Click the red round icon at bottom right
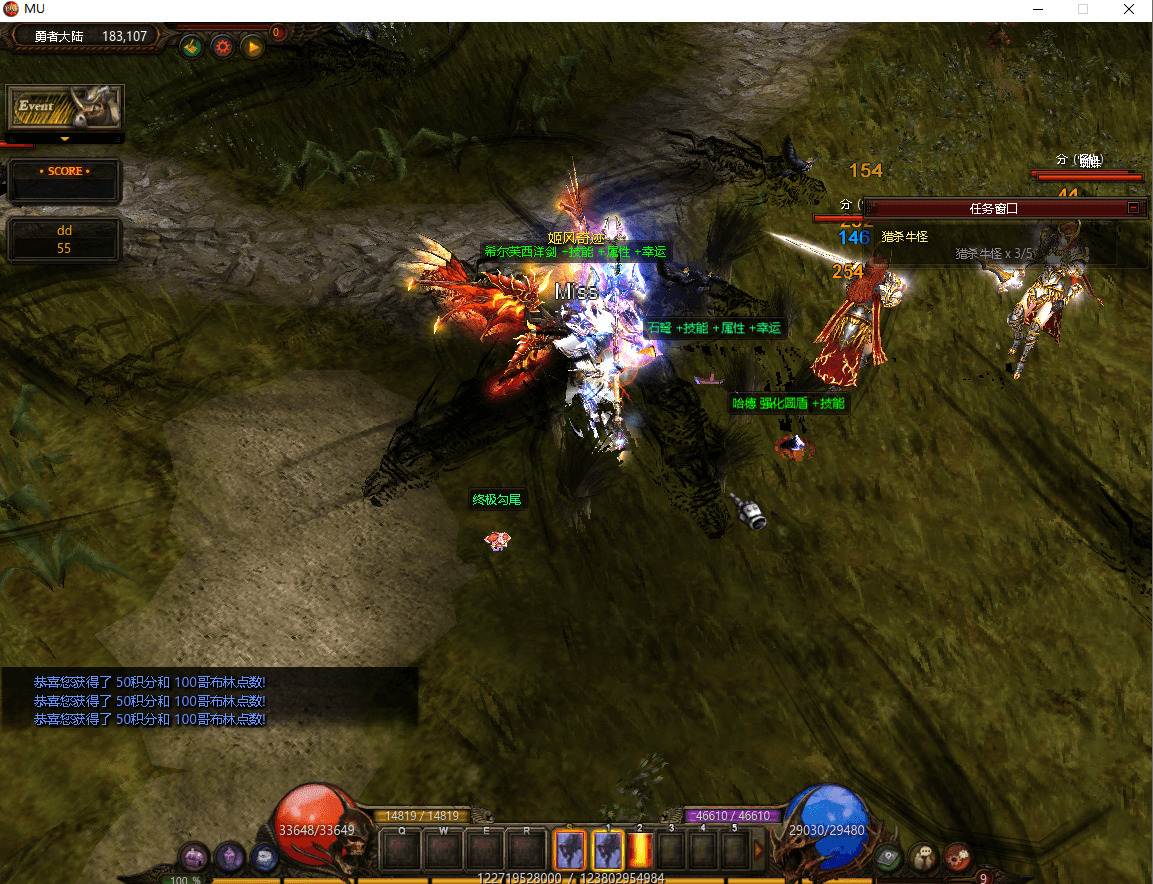Image resolution: width=1153 pixels, height=884 pixels. click(x=957, y=856)
